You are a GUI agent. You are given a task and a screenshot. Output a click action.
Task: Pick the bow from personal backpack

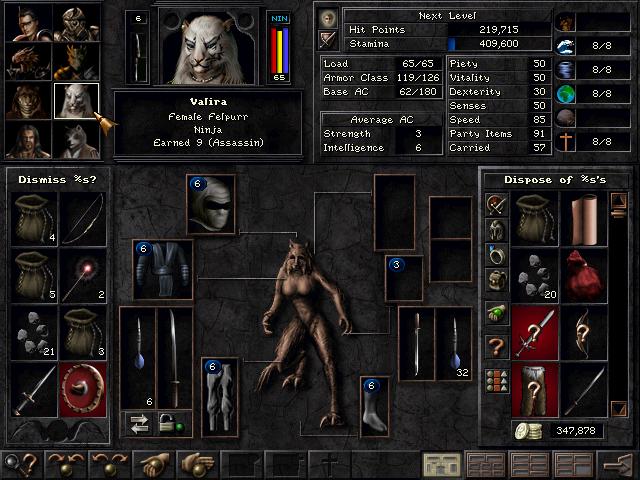click(x=81, y=217)
